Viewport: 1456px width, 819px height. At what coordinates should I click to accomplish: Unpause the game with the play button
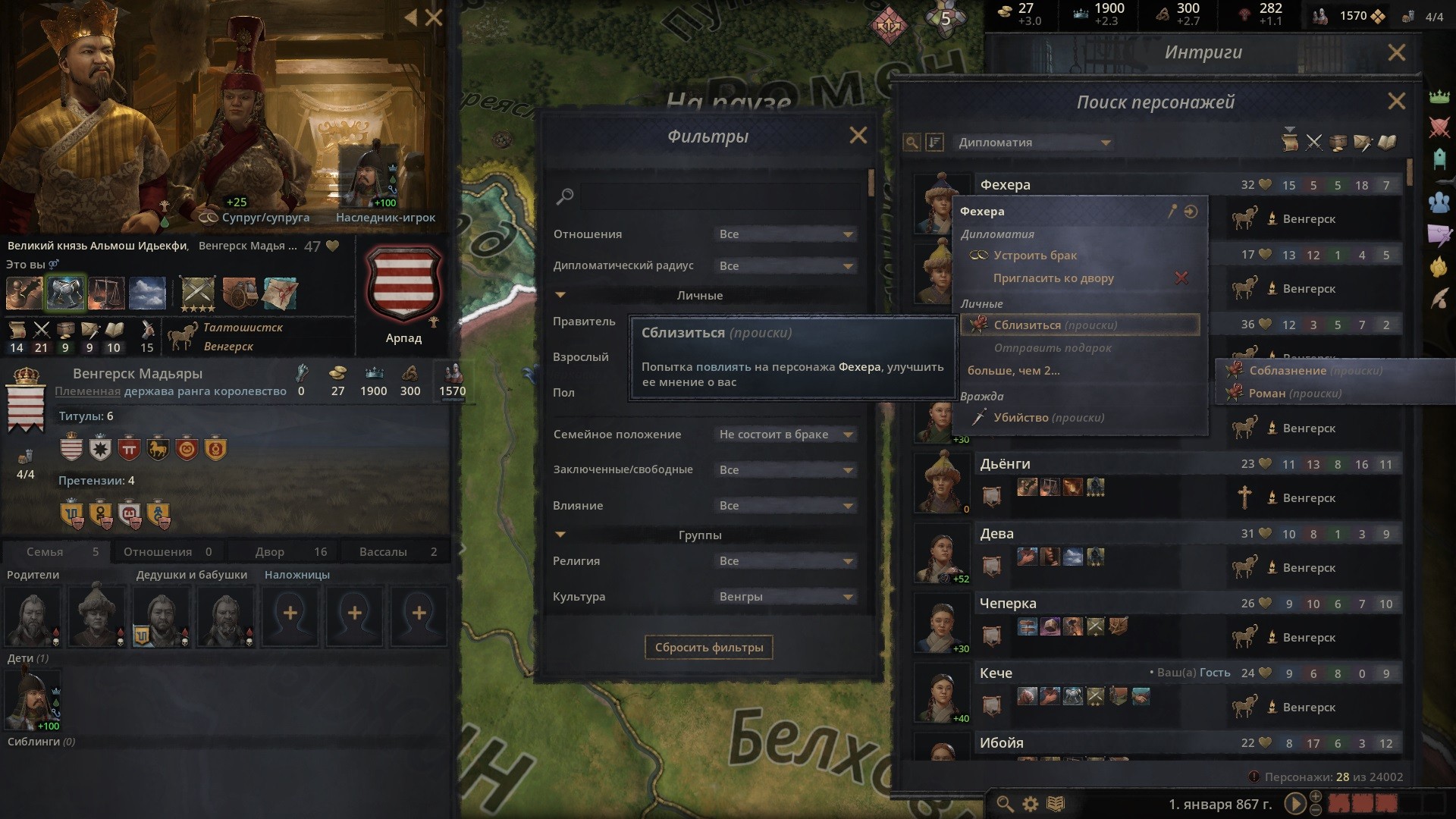coord(1294,804)
